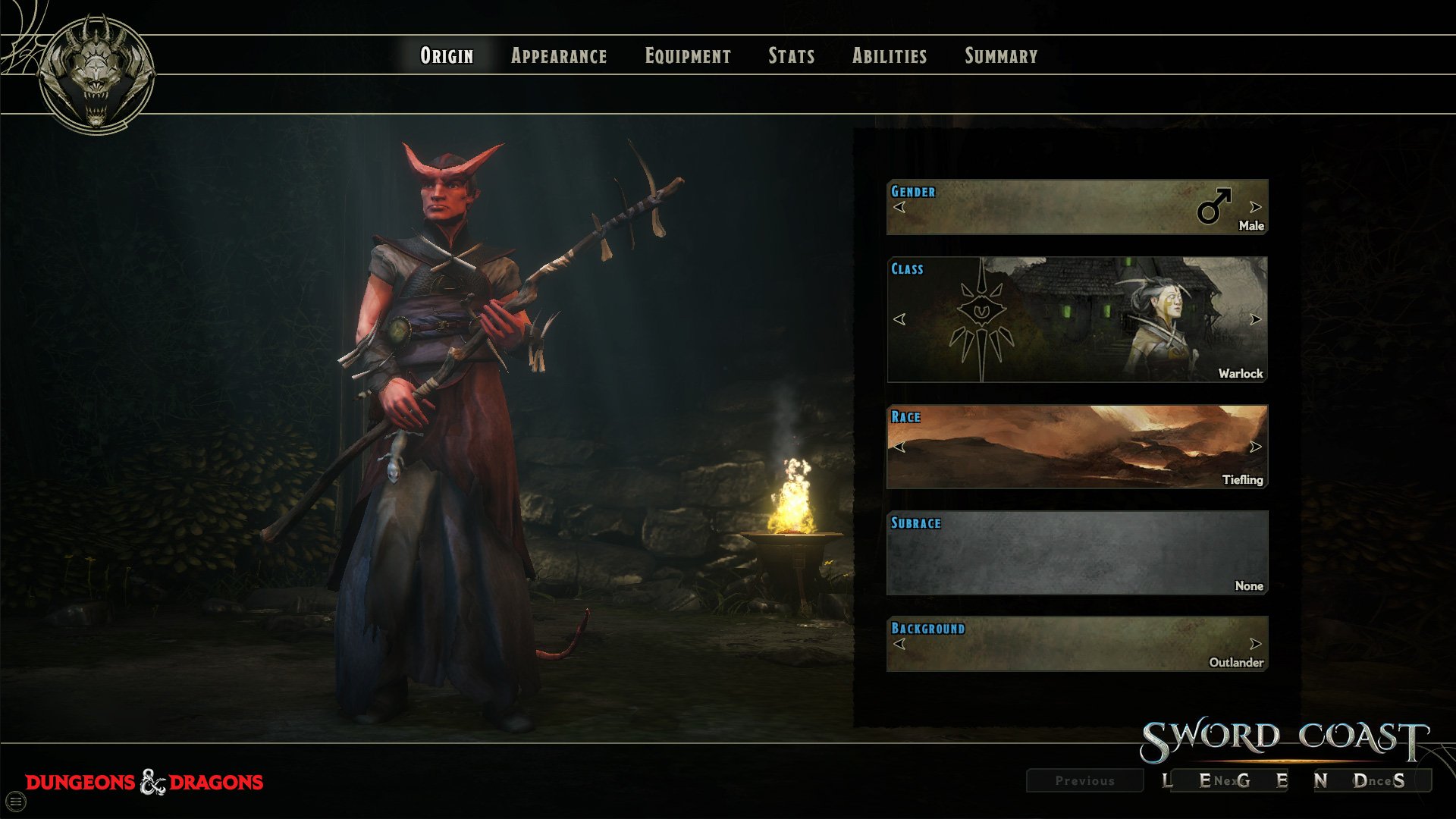Screen dimensions: 1456x819
Task: Show the Abilities tab
Action: (x=890, y=56)
